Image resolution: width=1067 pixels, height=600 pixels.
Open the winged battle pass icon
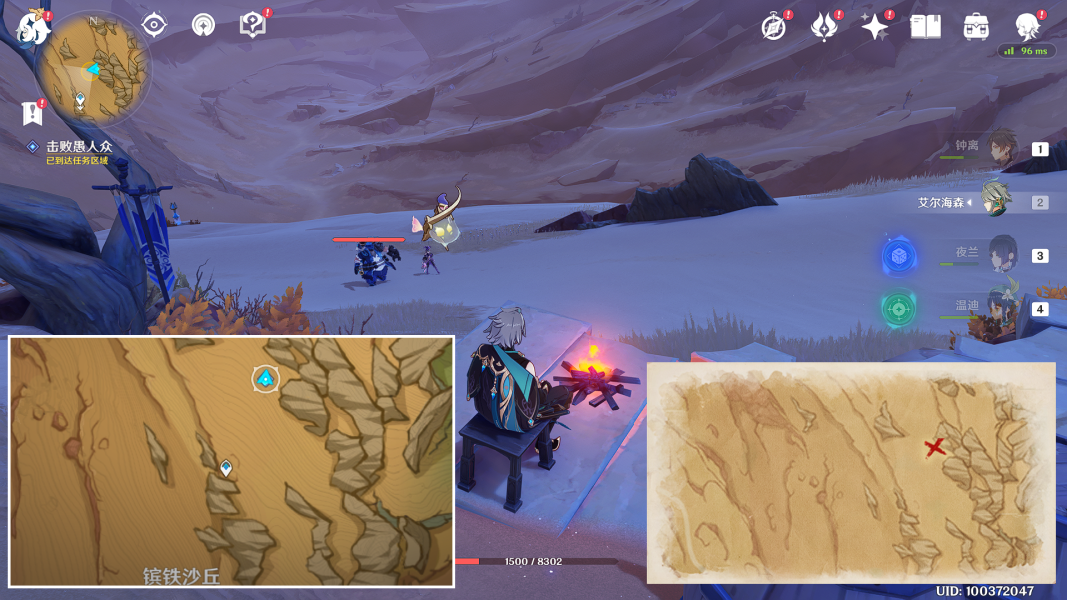pyautogui.click(x=824, y=27)
